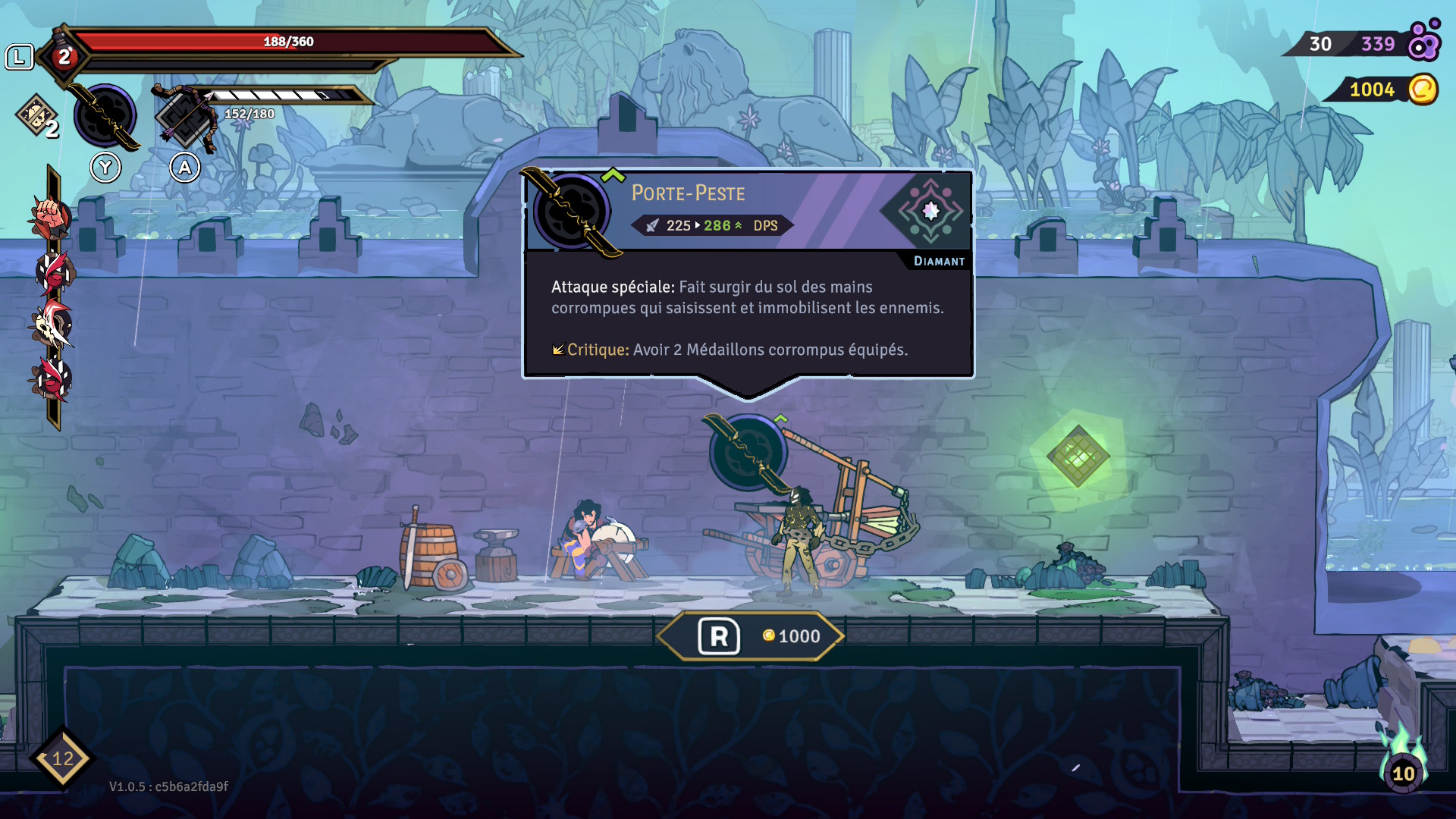Click the skull mask token with count 2

point(37,116)
